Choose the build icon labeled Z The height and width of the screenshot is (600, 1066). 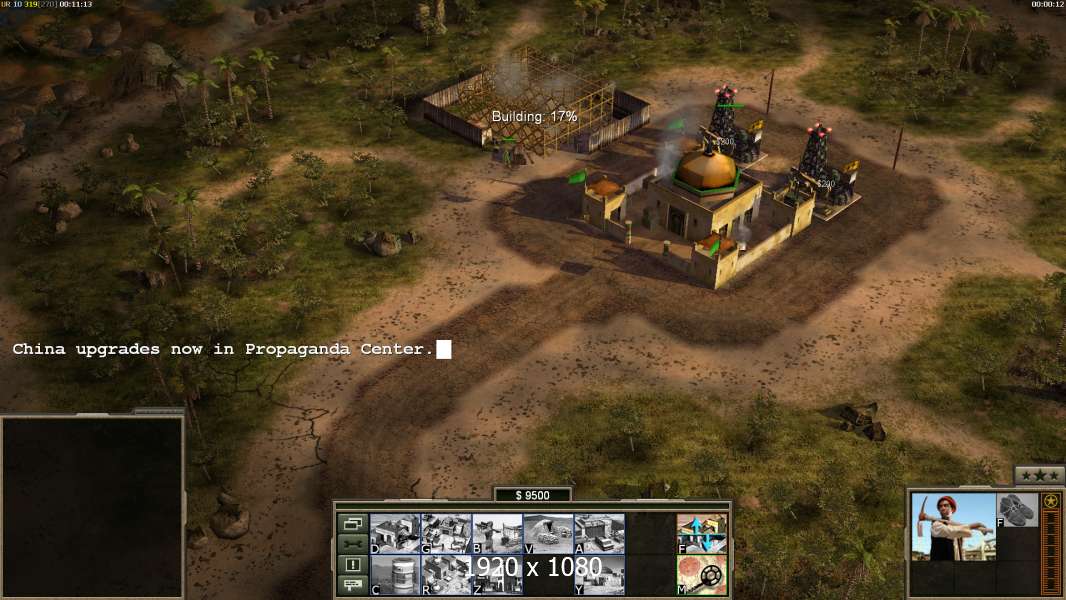(x=497, y=574)
